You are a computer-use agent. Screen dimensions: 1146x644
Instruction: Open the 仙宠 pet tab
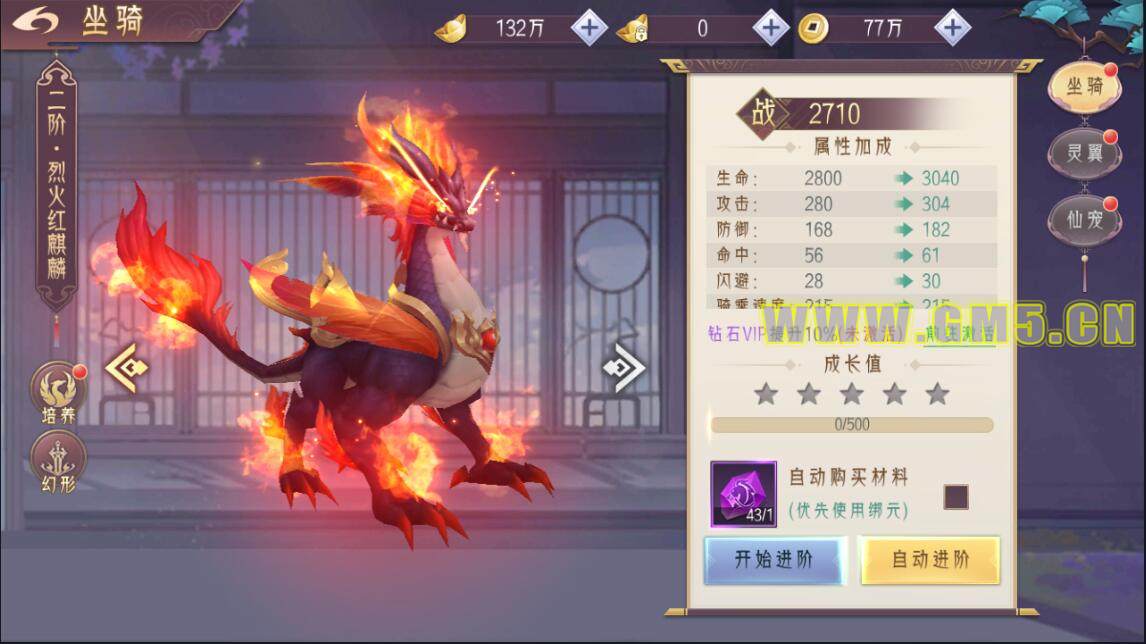[1084, 220]
